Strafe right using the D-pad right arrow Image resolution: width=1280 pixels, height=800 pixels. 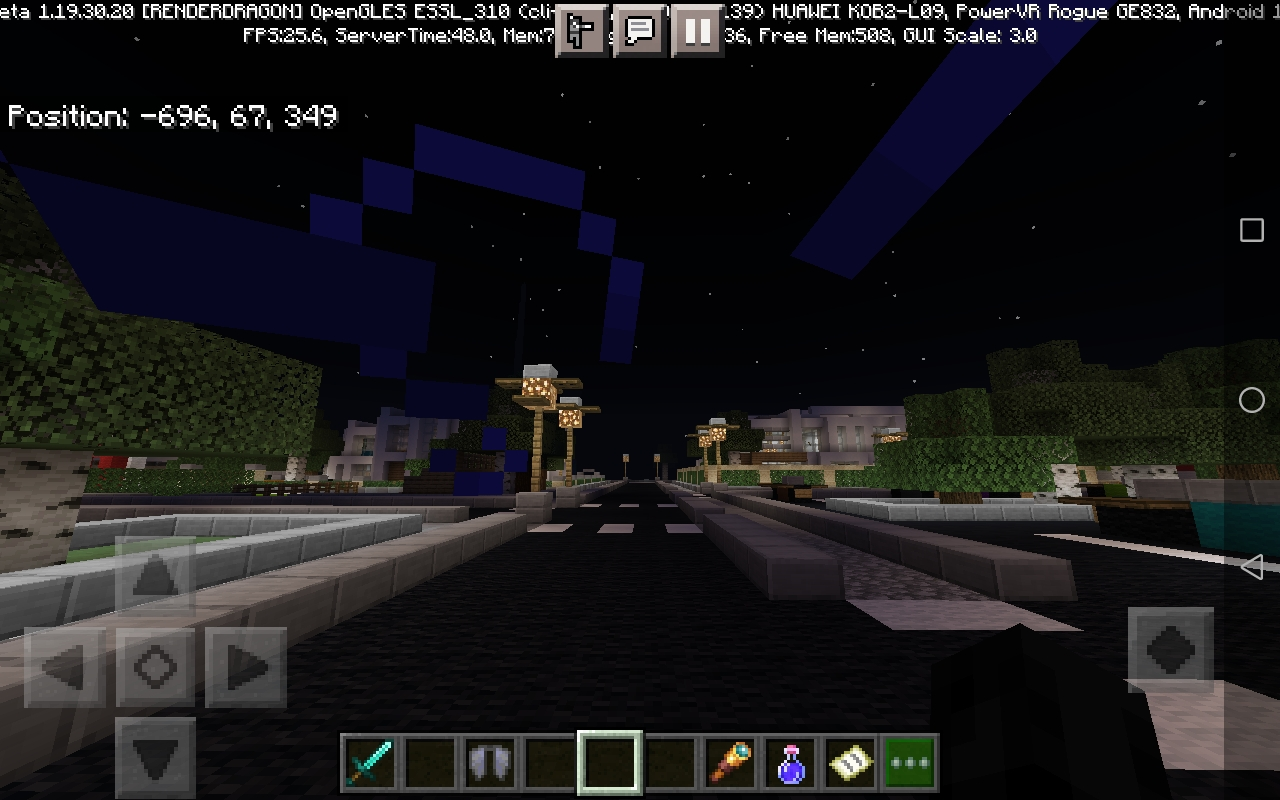[243, 668]
